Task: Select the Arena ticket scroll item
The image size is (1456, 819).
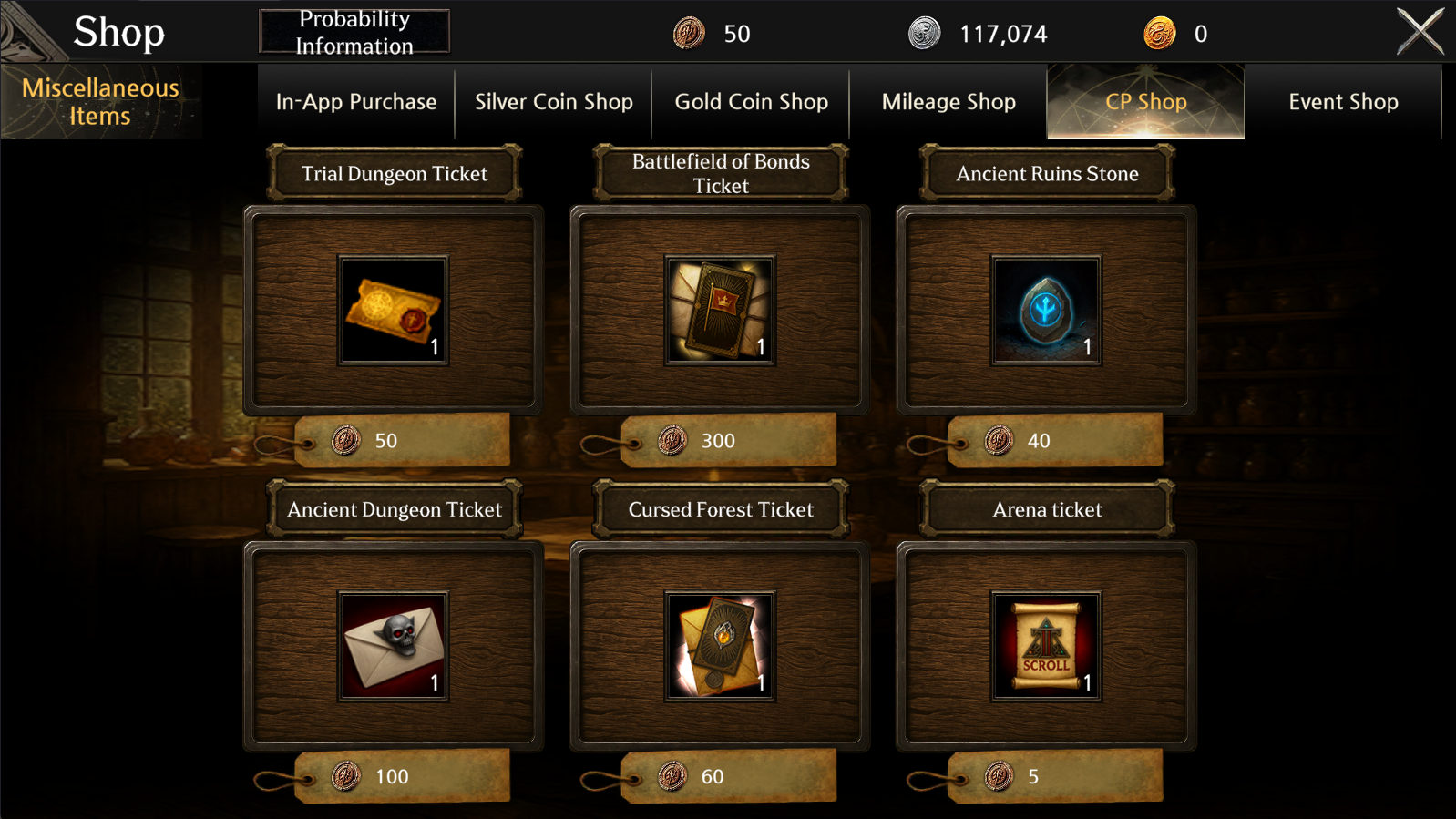Action: pos(1046,647)
